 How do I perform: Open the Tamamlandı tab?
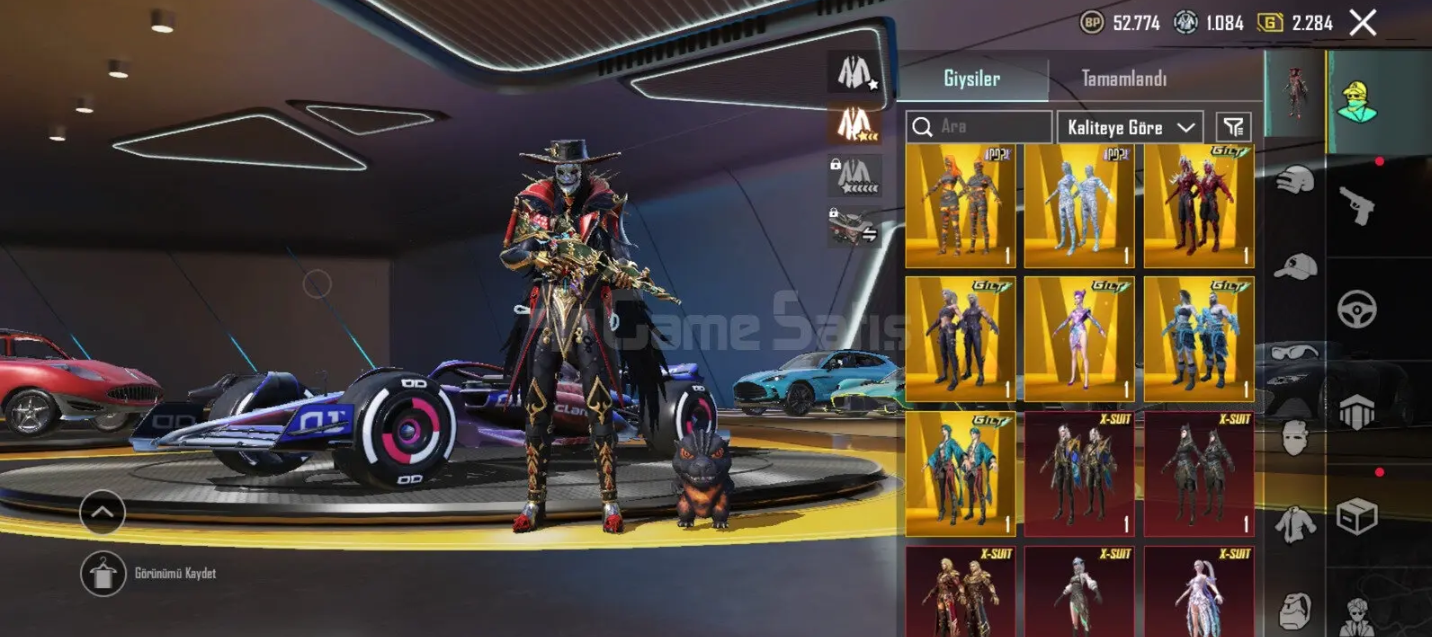tap(1124, 79)
